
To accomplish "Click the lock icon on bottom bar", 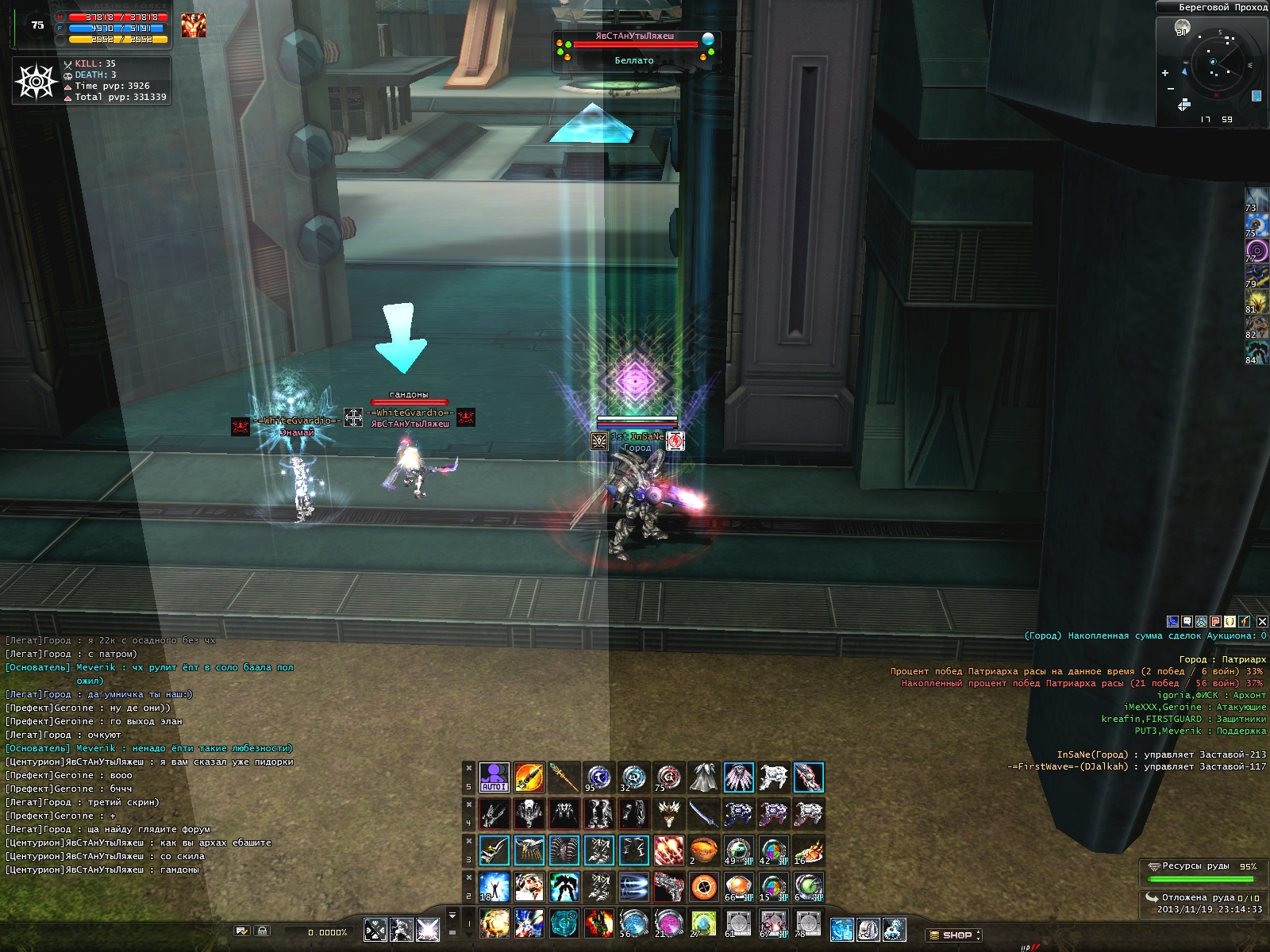I will coord(263,931).
